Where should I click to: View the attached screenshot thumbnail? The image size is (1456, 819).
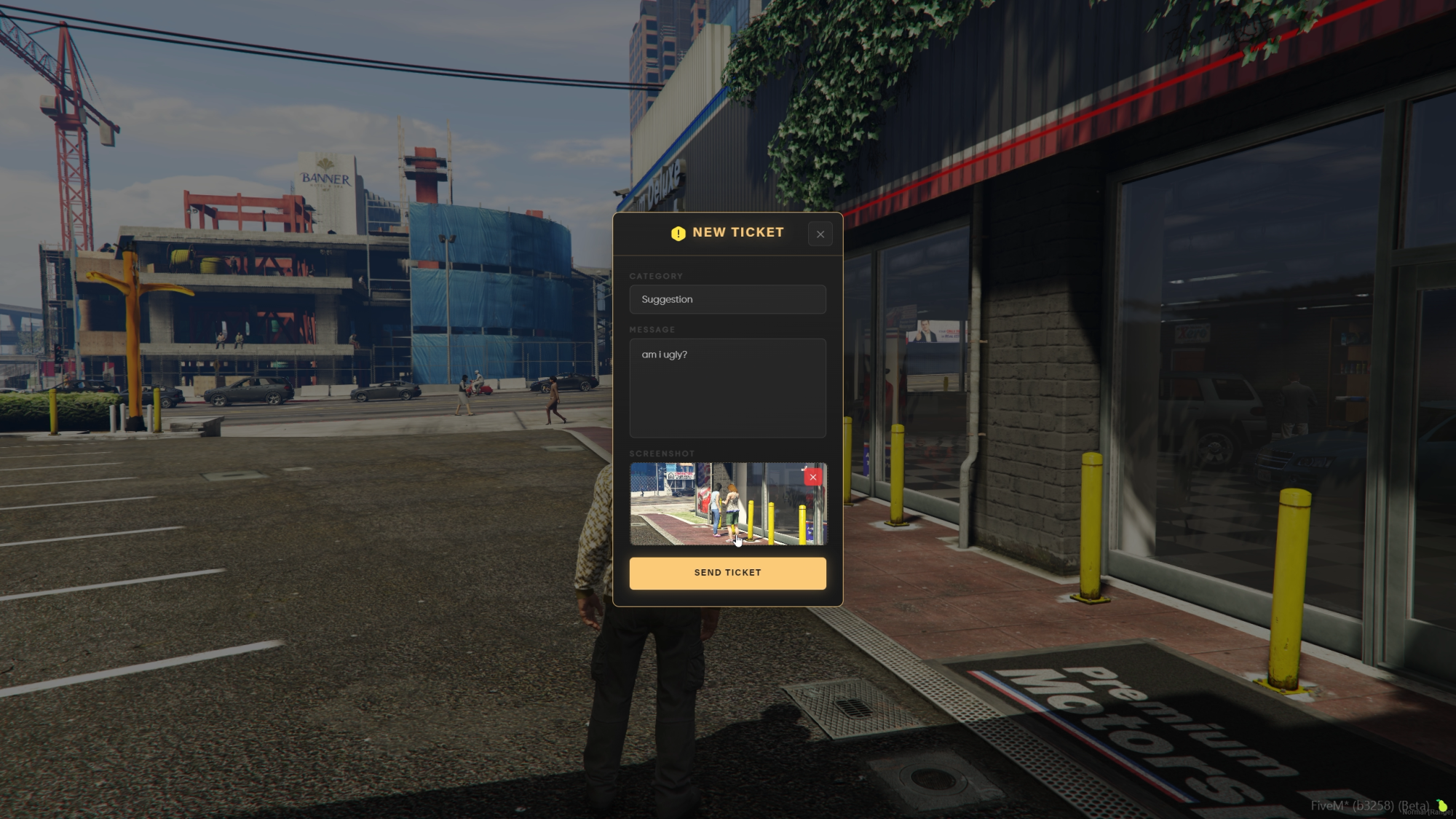point(713,505)
